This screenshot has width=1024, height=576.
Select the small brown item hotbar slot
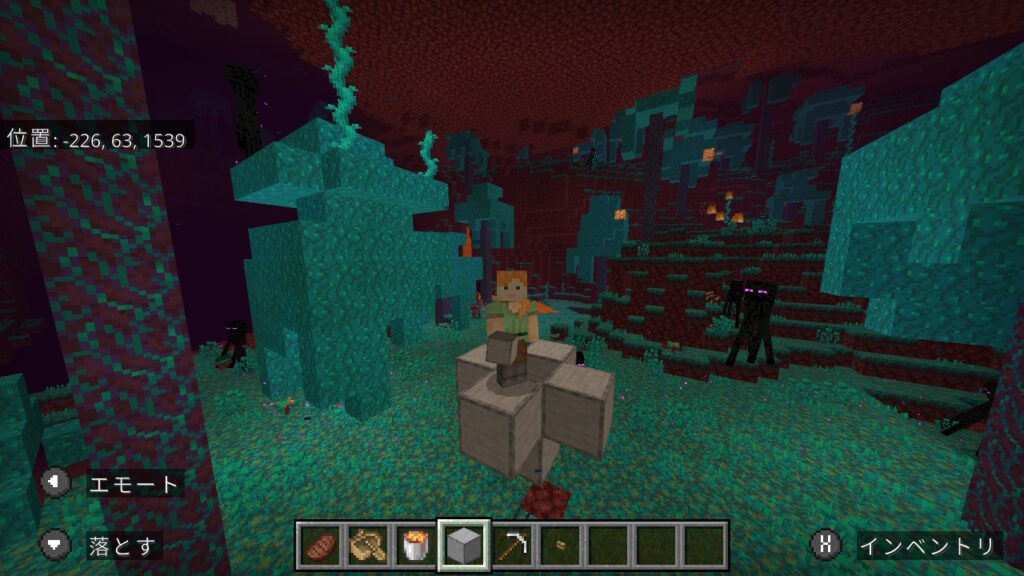point(559,545)
